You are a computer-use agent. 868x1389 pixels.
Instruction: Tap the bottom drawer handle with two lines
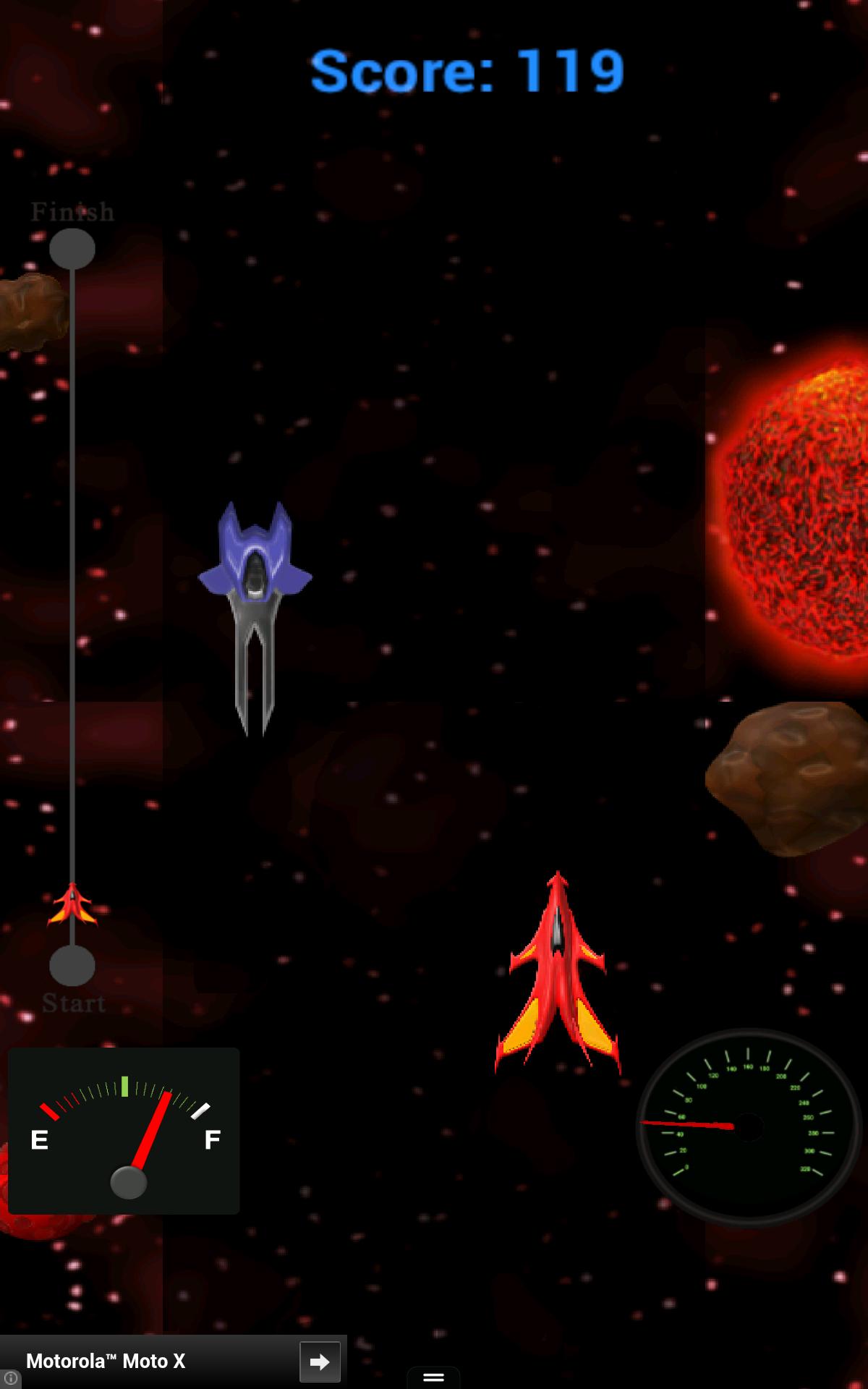(x=433, y=1377)
